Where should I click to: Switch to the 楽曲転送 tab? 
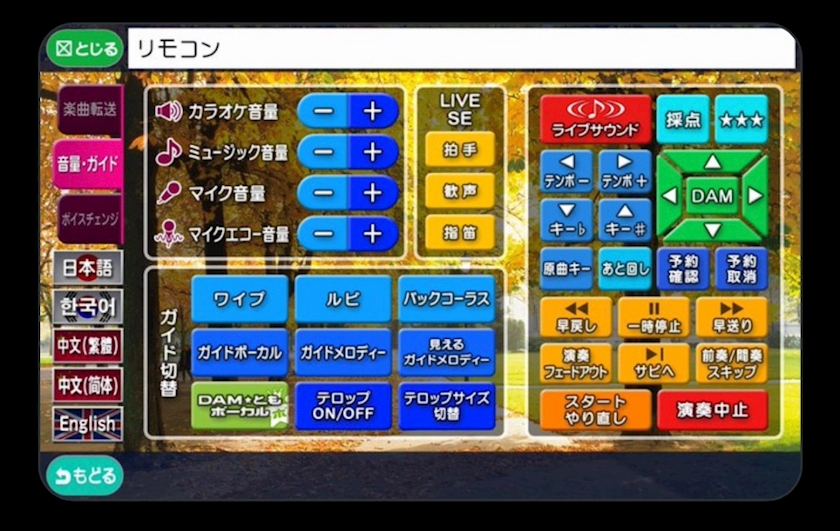tap(88, 111)
